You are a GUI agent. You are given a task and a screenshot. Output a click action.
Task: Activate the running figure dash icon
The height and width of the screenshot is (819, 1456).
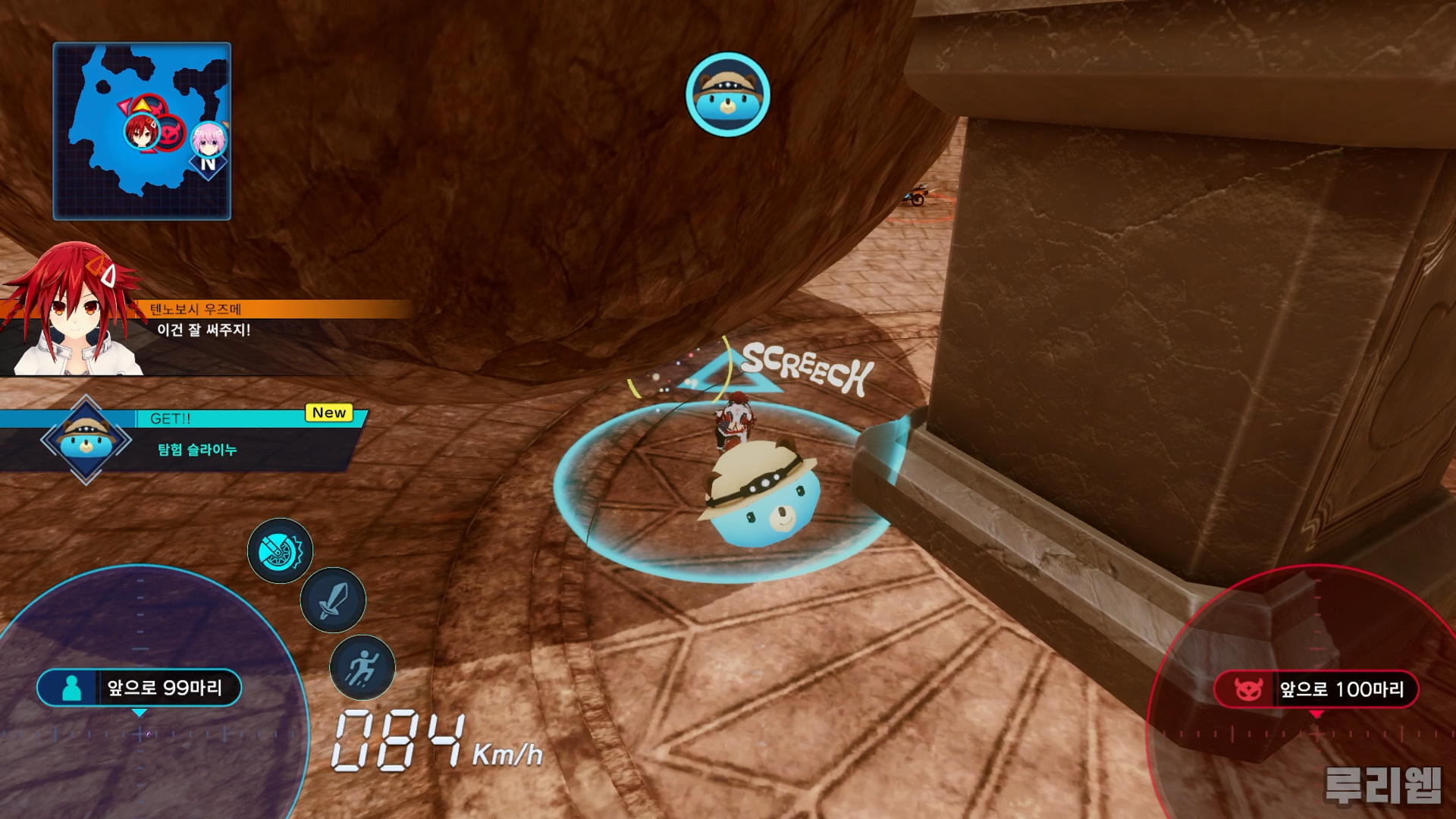pos(362,668)
